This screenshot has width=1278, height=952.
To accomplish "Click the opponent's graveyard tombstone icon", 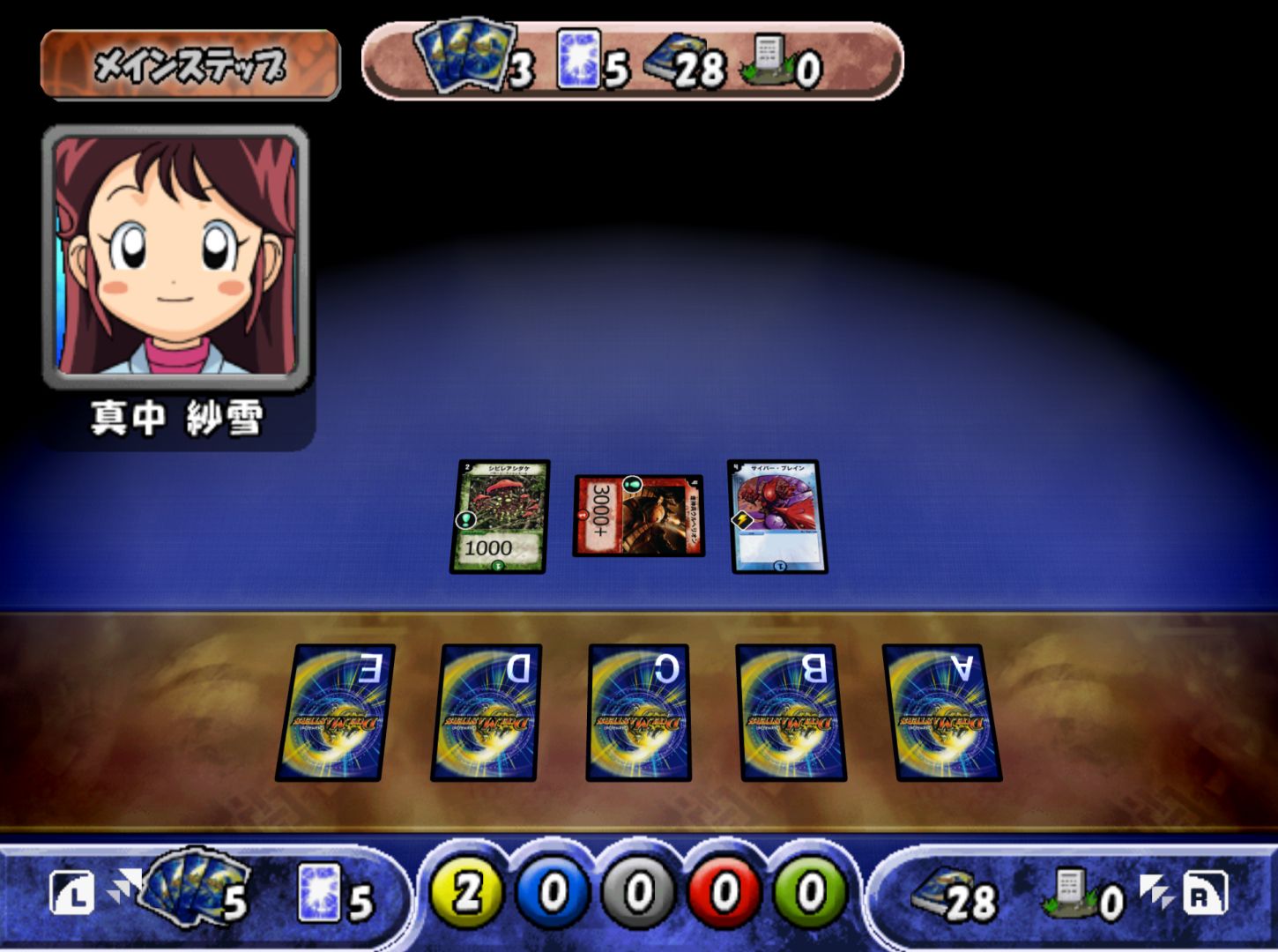I will click(x=765, y=59).
